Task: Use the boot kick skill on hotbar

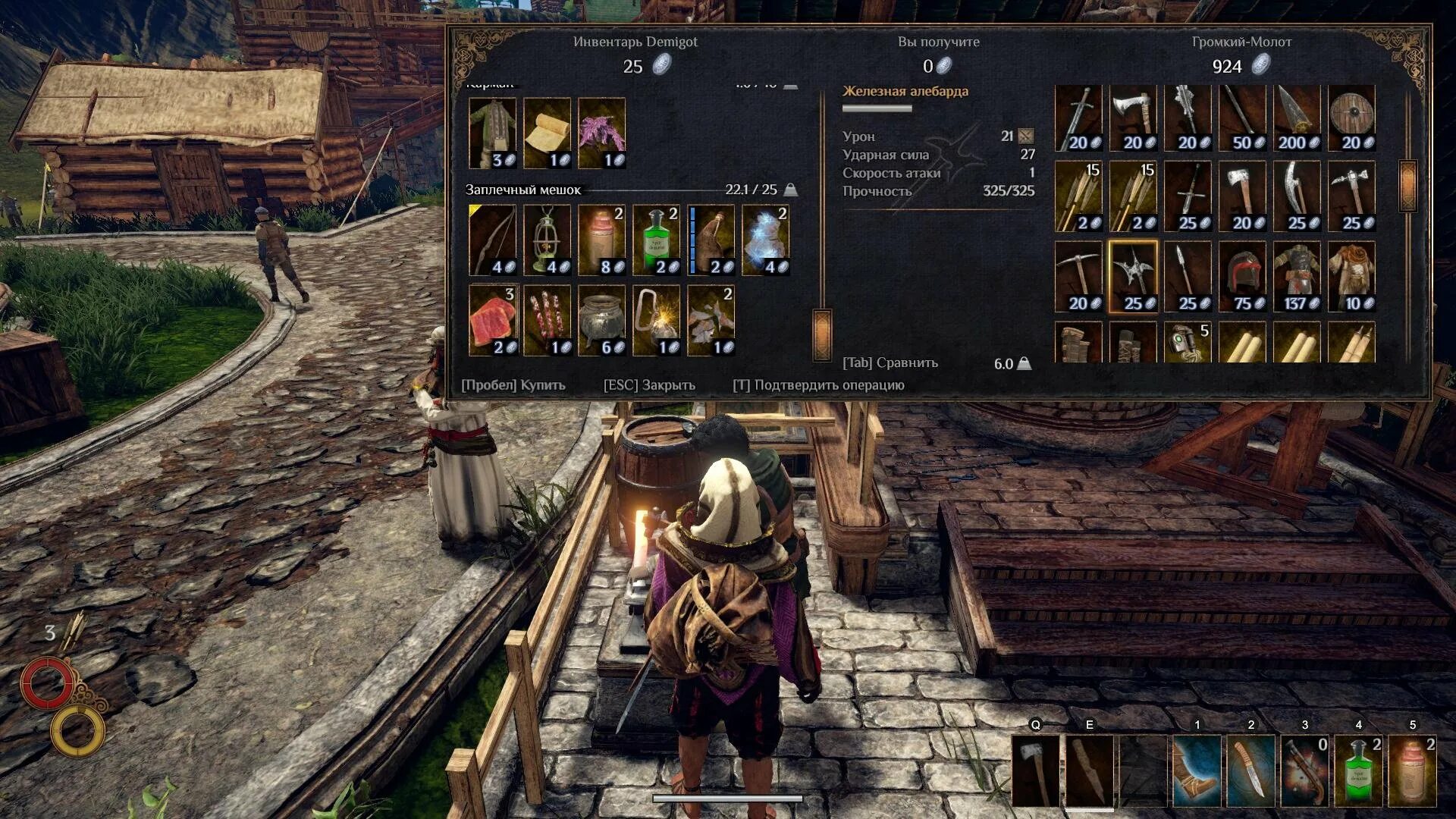Action: point(1197,770)
